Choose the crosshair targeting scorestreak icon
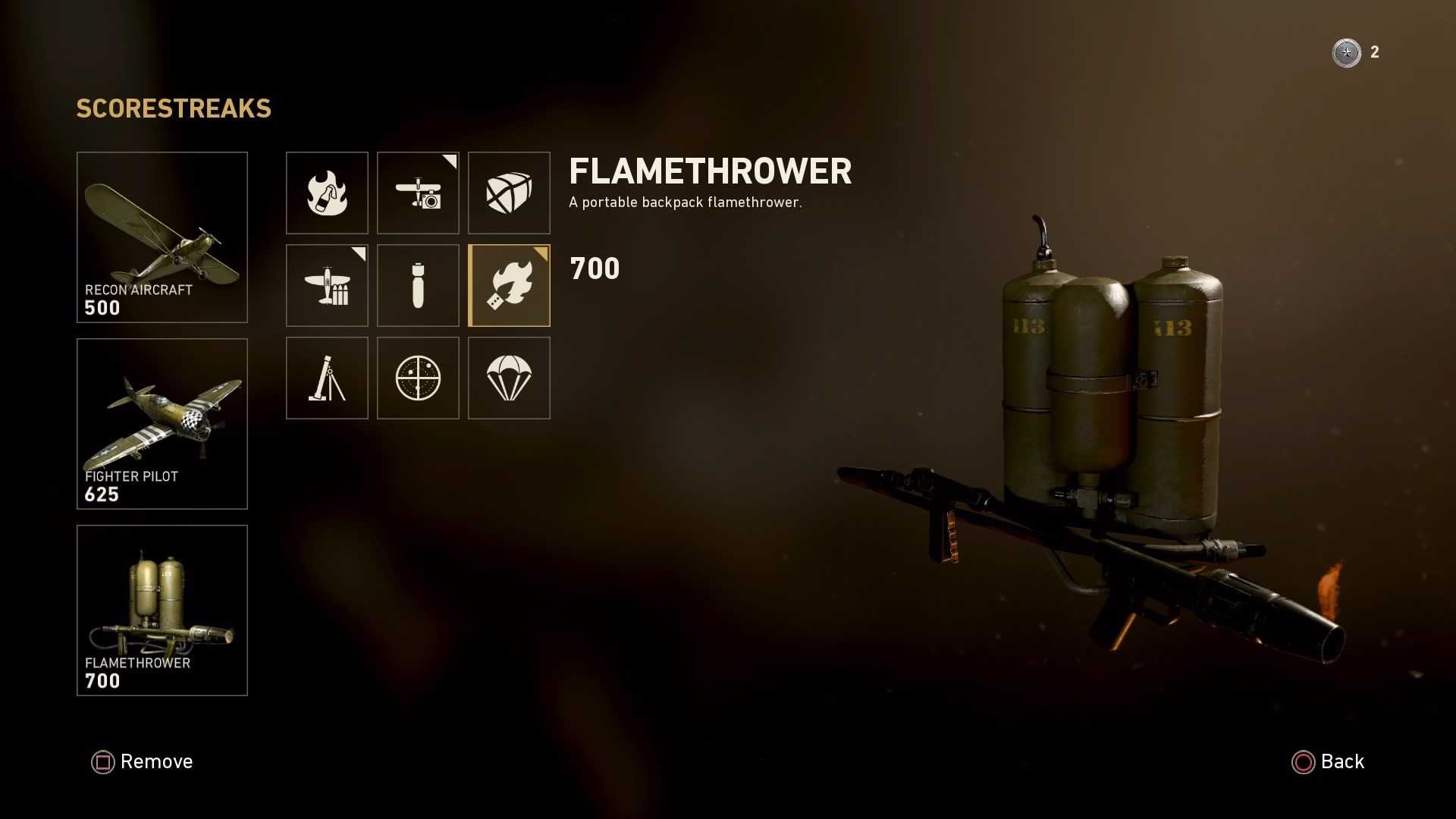 (x=418, y=378)
